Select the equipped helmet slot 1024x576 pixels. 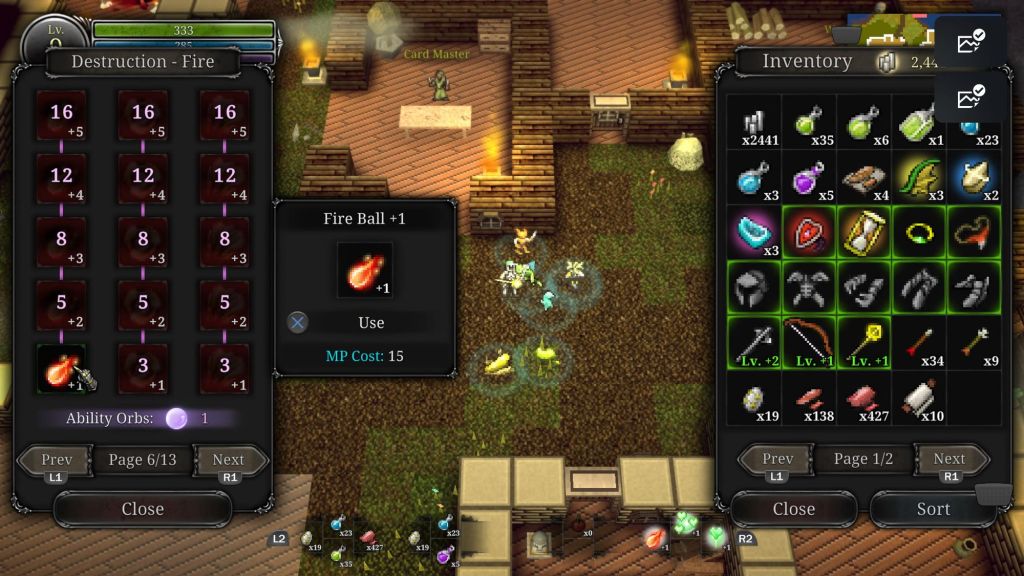(753, 288)
